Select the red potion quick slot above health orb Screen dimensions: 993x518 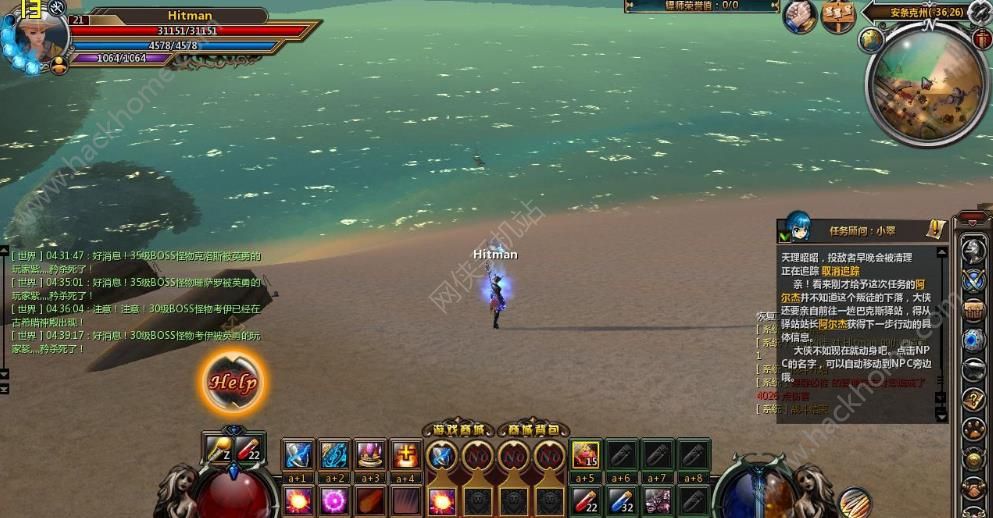click(x=249, y=449)
